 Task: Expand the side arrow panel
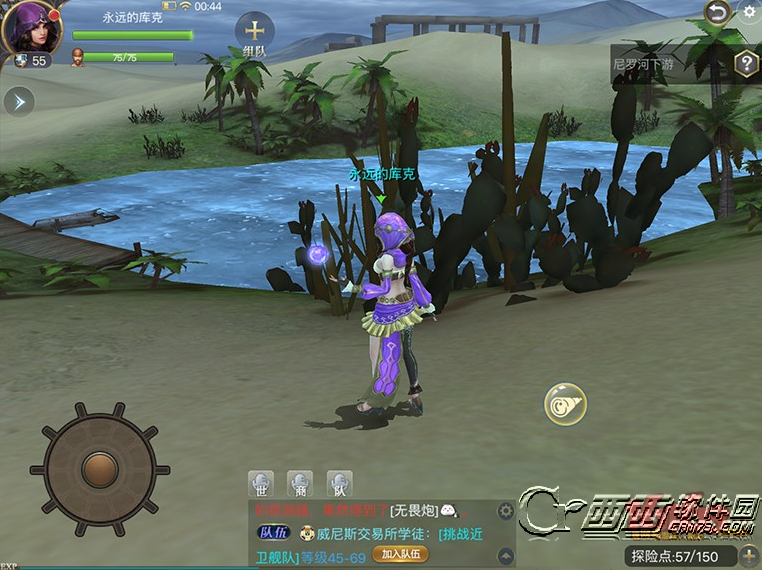pyautogui.click(x=19, y=101)
